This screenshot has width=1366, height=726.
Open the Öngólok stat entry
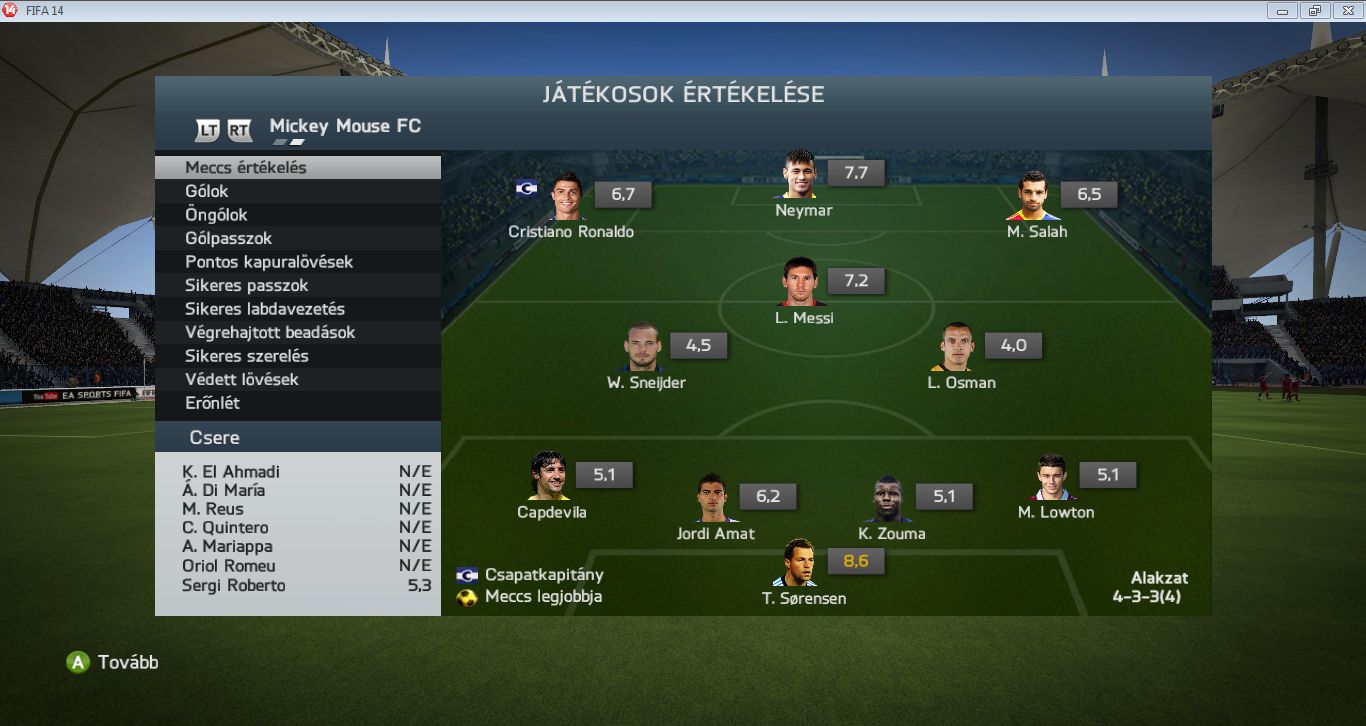click(216, 215)
